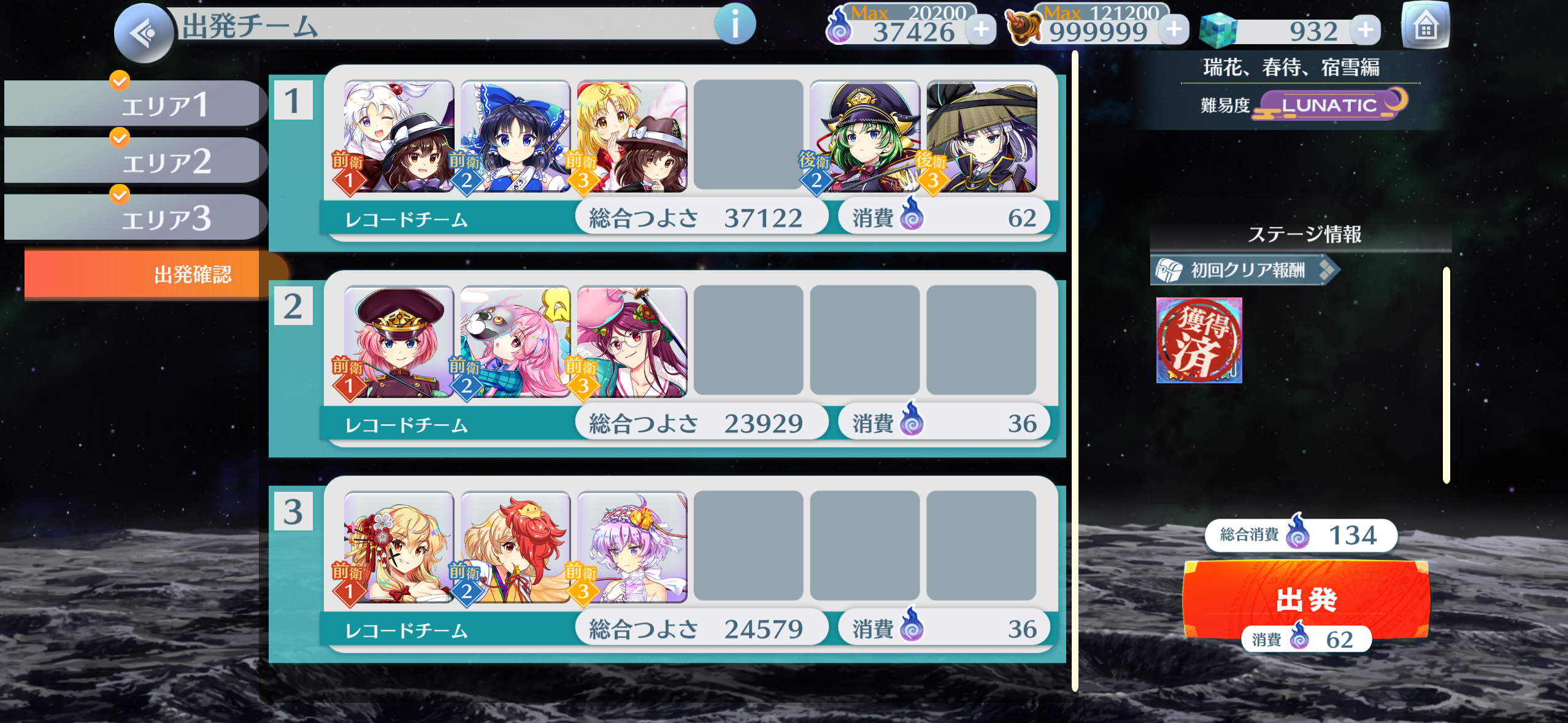Choose team 2's pink-haired officer cap character
This screenshot has height=723, width=1568.
point(399,342)
